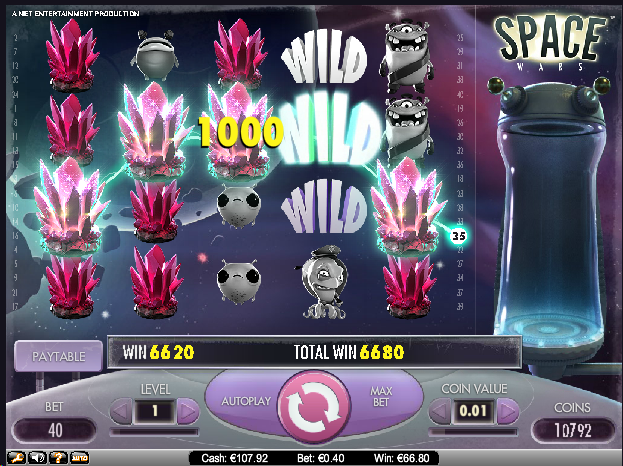Decrease the bet Level

click(119, 411)
